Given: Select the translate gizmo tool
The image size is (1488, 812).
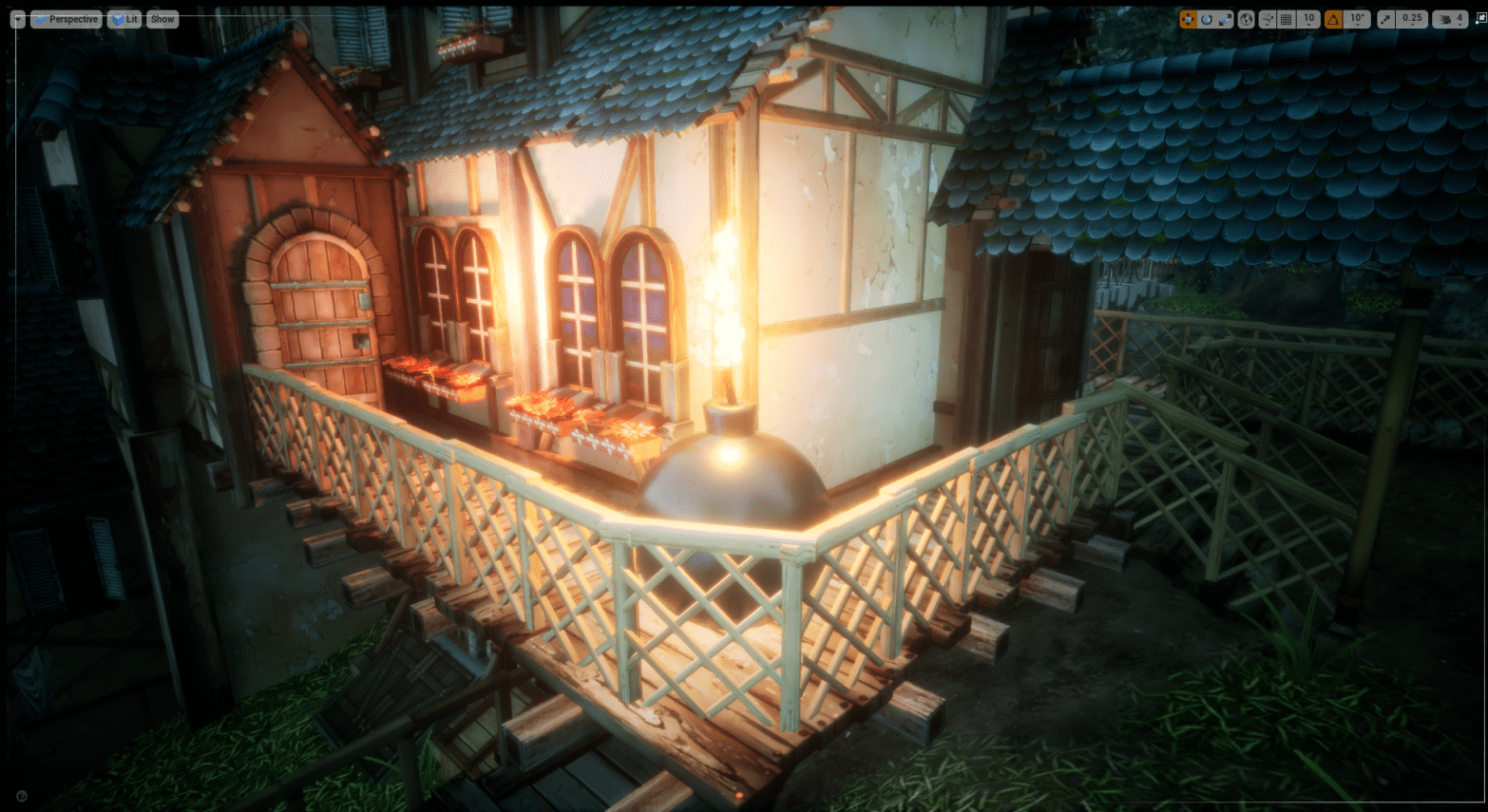Looking at the screenshot, I should (1188, 19).
